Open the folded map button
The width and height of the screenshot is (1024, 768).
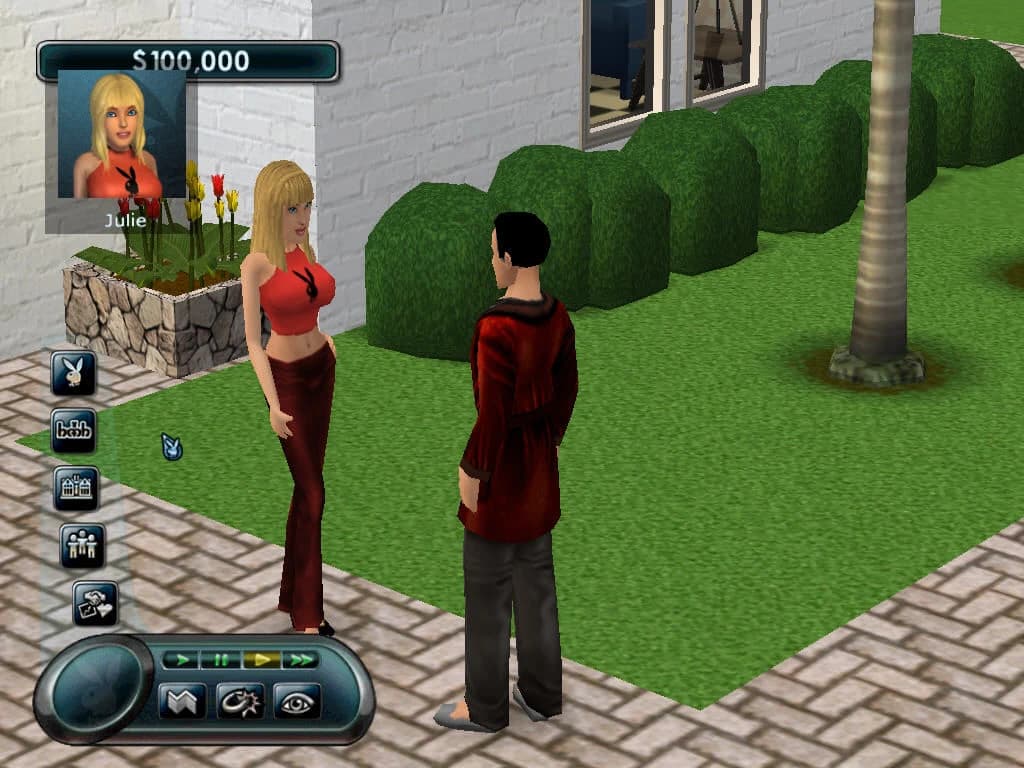(182, 701)
